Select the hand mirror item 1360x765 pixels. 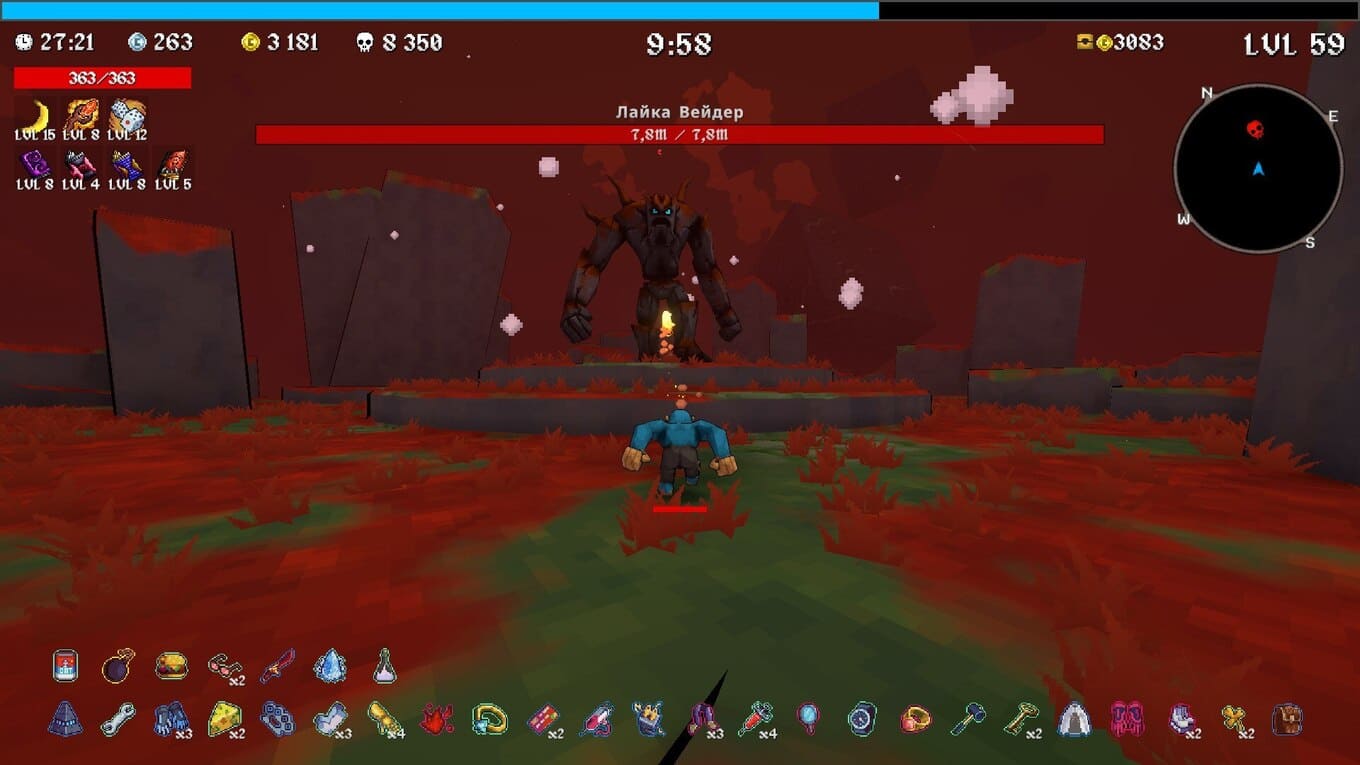click(x=808, y=719)
